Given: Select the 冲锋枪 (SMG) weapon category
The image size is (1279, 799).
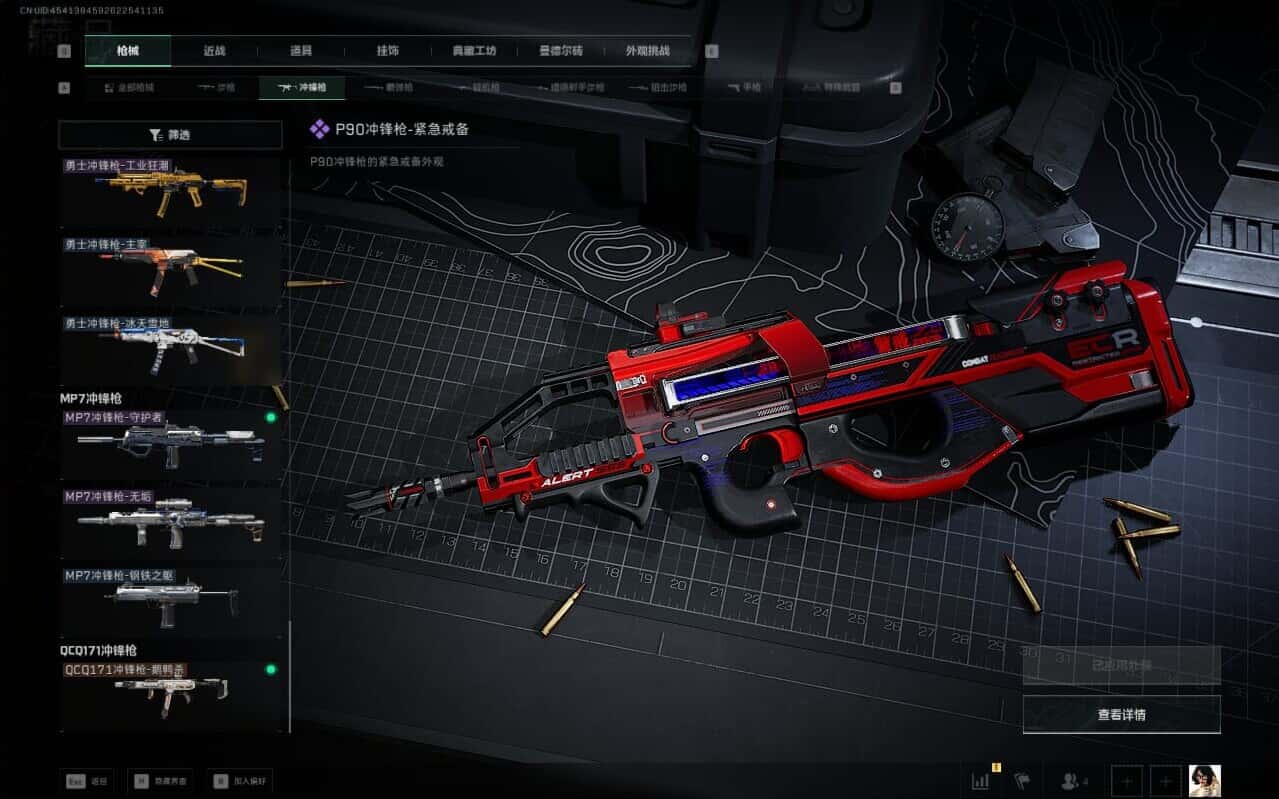Looking at the screenshot, I should click(301, 88).
